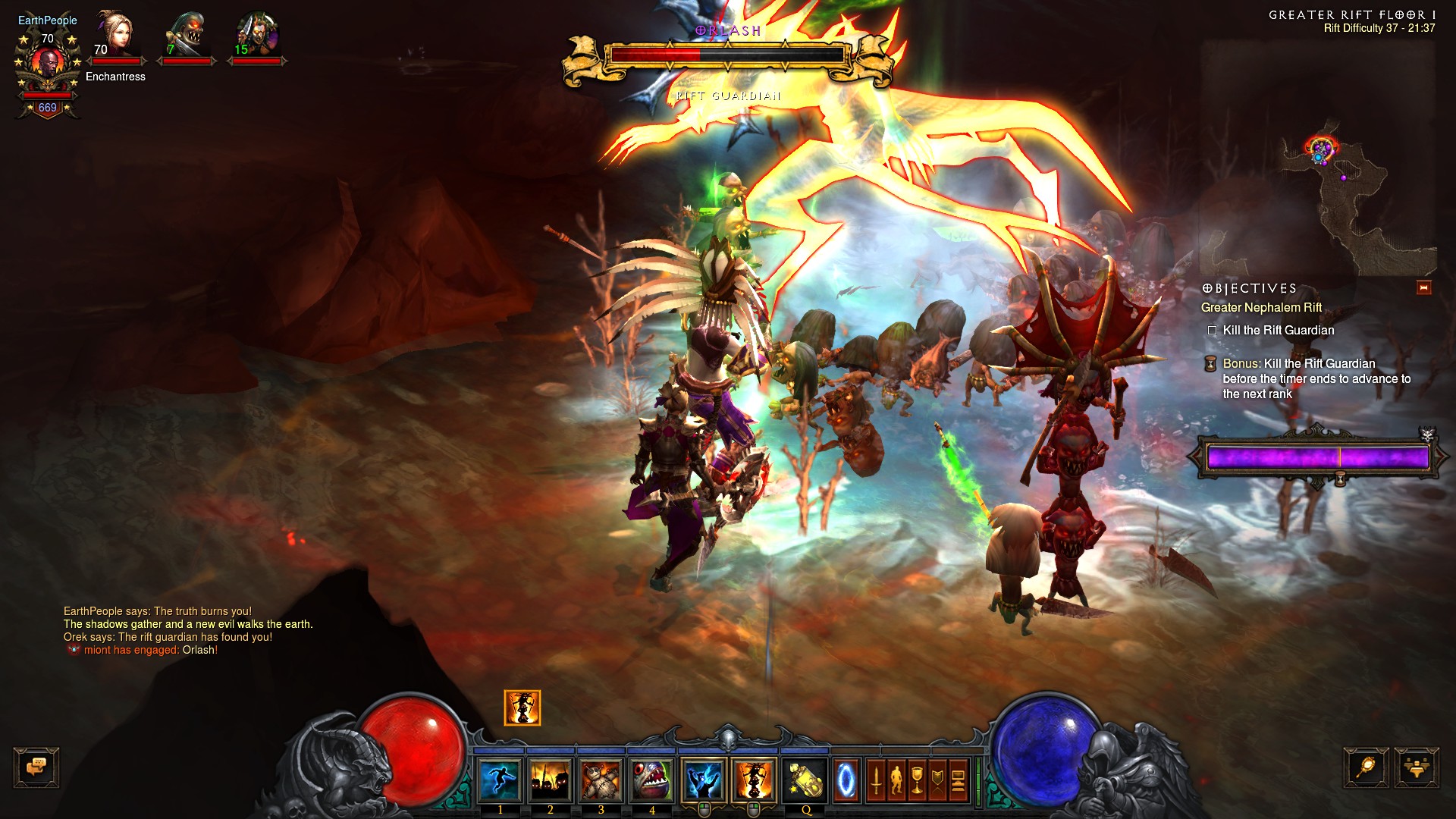The width and height of the screenshot is (1456, 819).
Task: Drink the yellow health potion
Action: pyautogui.click(x=805, y=779)
